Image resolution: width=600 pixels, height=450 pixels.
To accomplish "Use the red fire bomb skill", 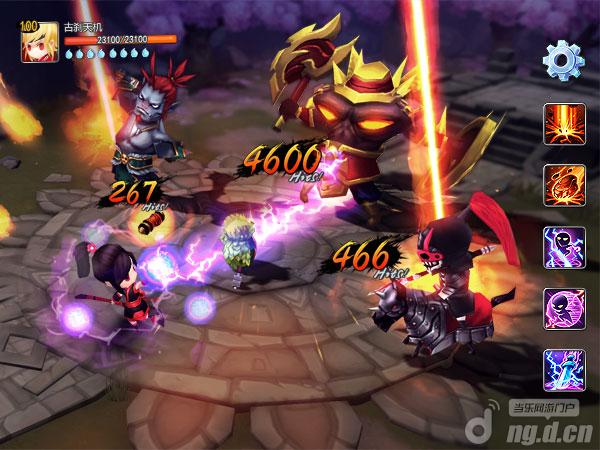I will point(563,185).
